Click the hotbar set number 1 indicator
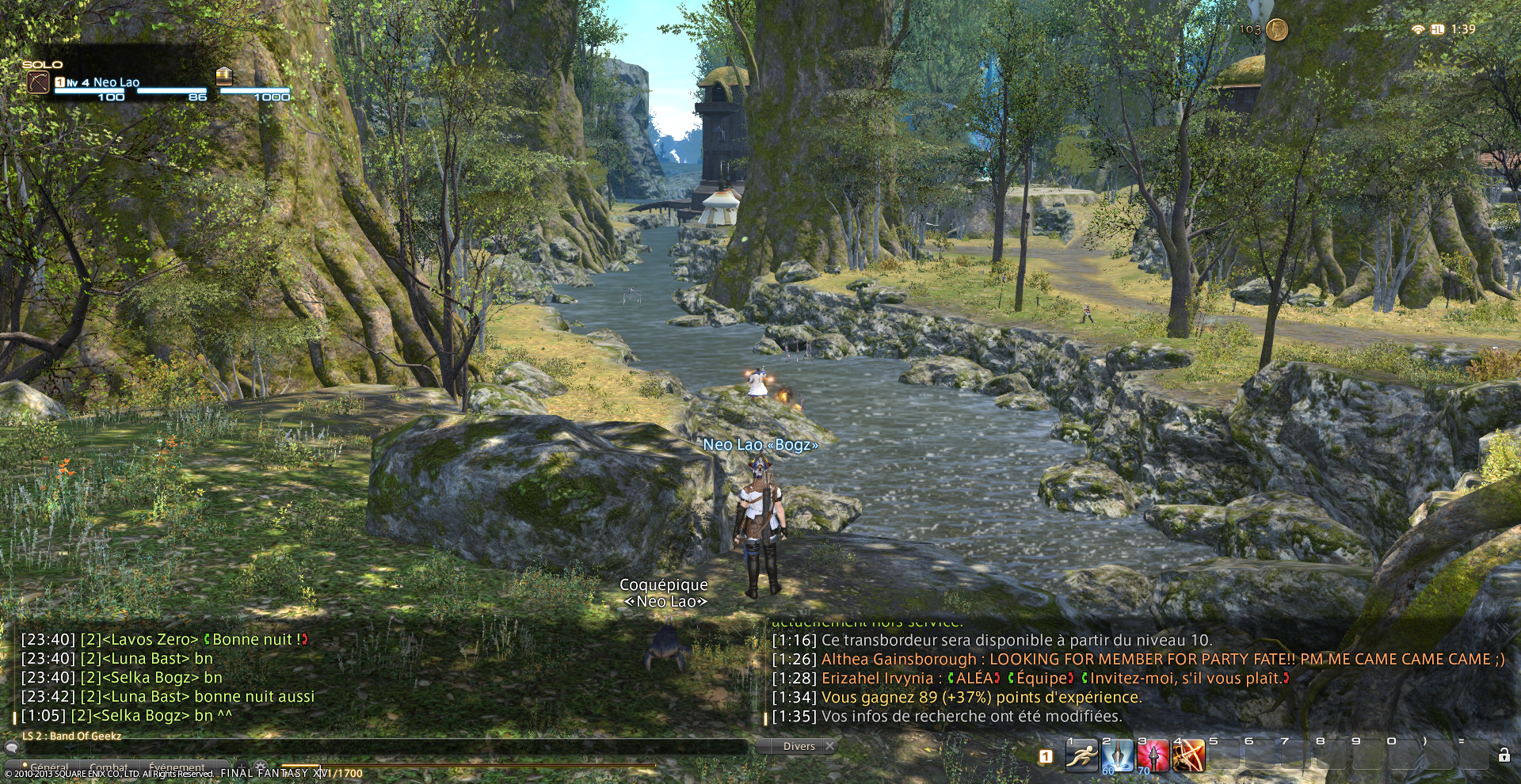The width and height of the screenshot is (1521, 784). pos(1046,757)
